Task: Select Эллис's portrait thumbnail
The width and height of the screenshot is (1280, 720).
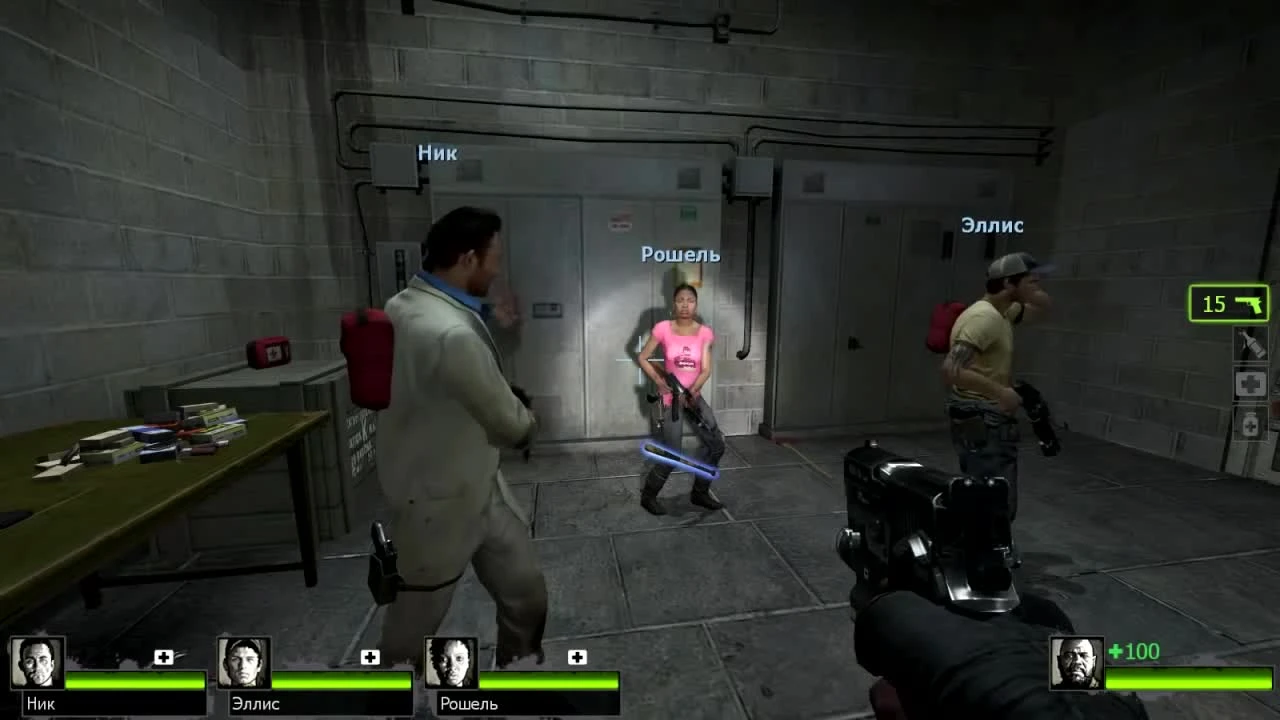Action: tap(242, 663)
